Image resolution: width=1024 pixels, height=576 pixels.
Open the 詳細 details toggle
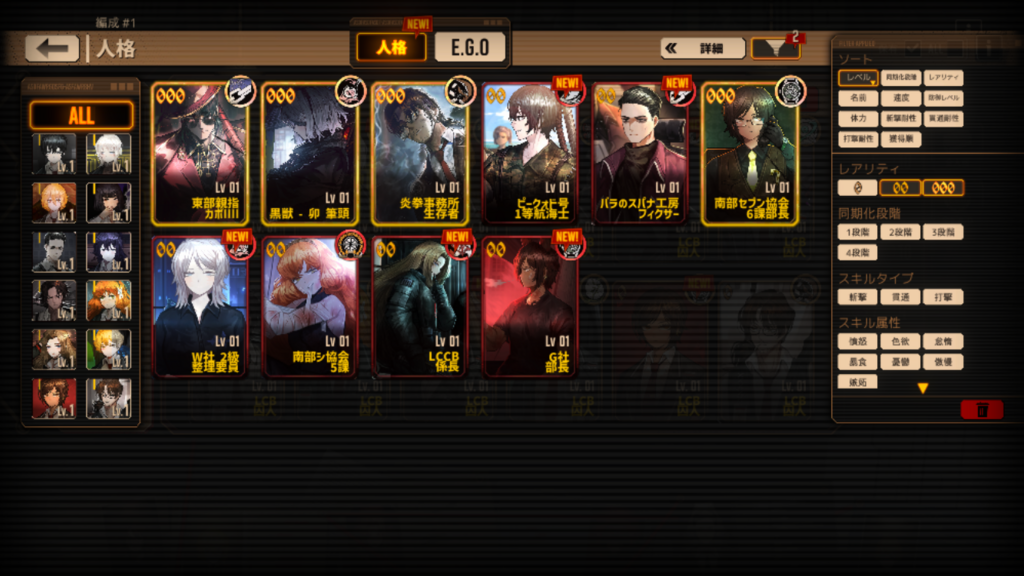click(x=702, y=48)
